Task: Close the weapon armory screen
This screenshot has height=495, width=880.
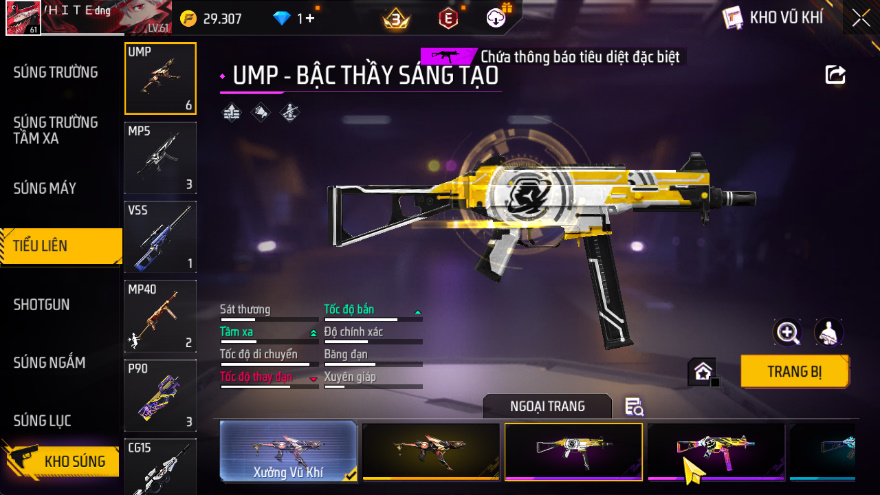Action: coord(860,18)
